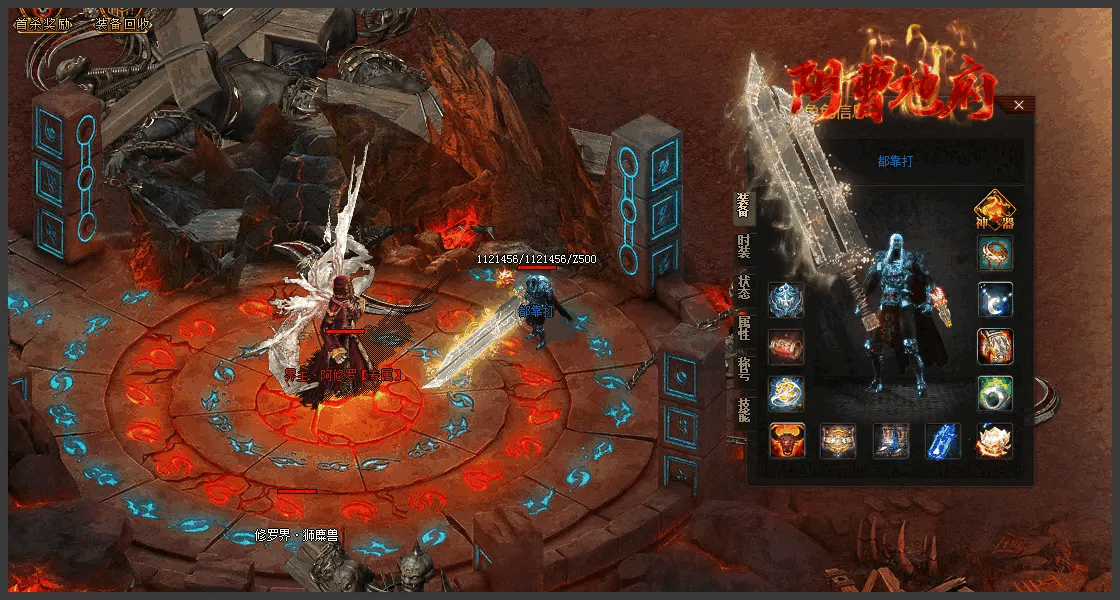Open the 神器 artifact button
The width and height of the screenshot is (1120, 600).
(994, 210)
